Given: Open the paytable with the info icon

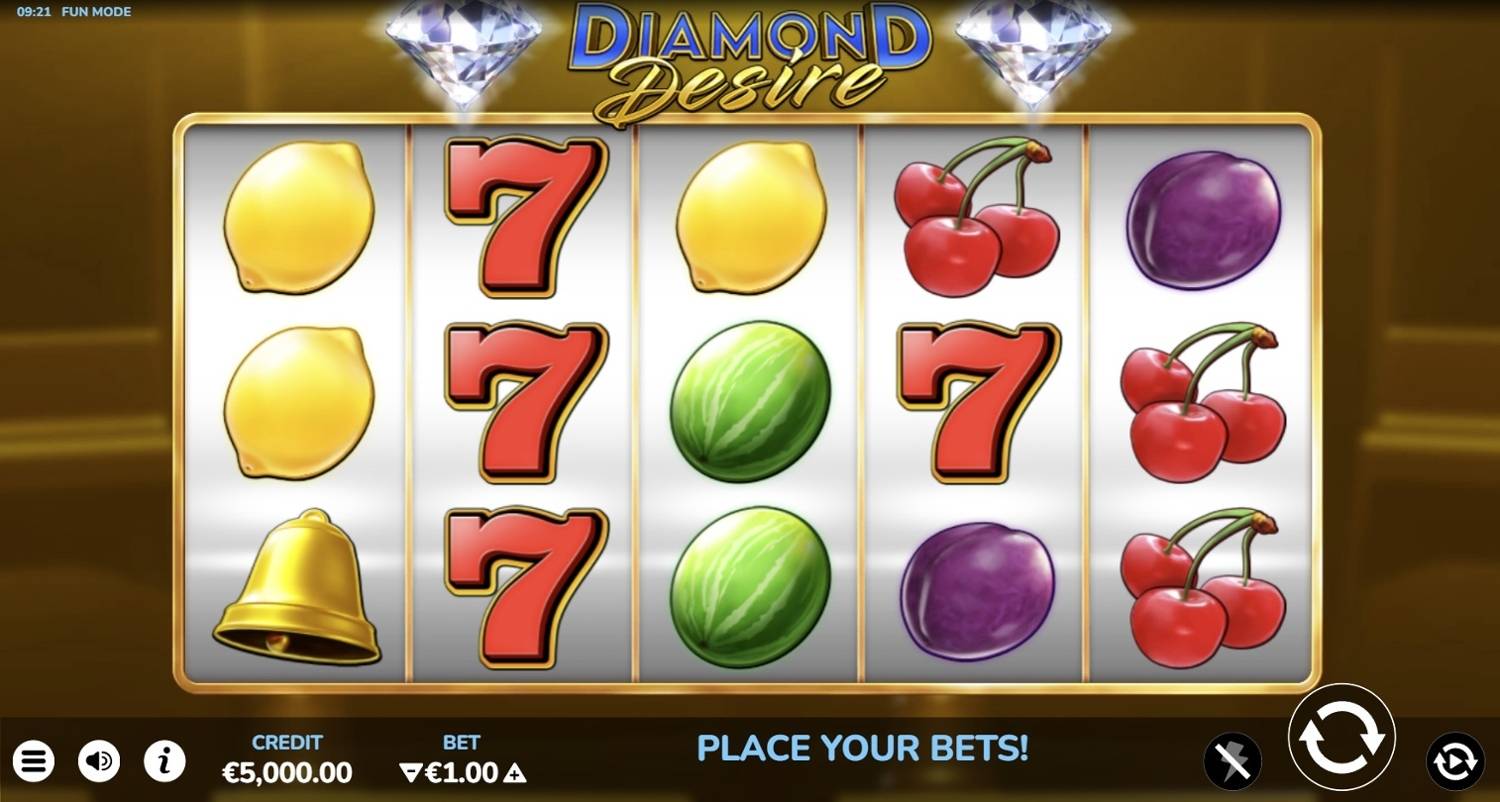Looking at the screenshot, I should tap(163, 761).
